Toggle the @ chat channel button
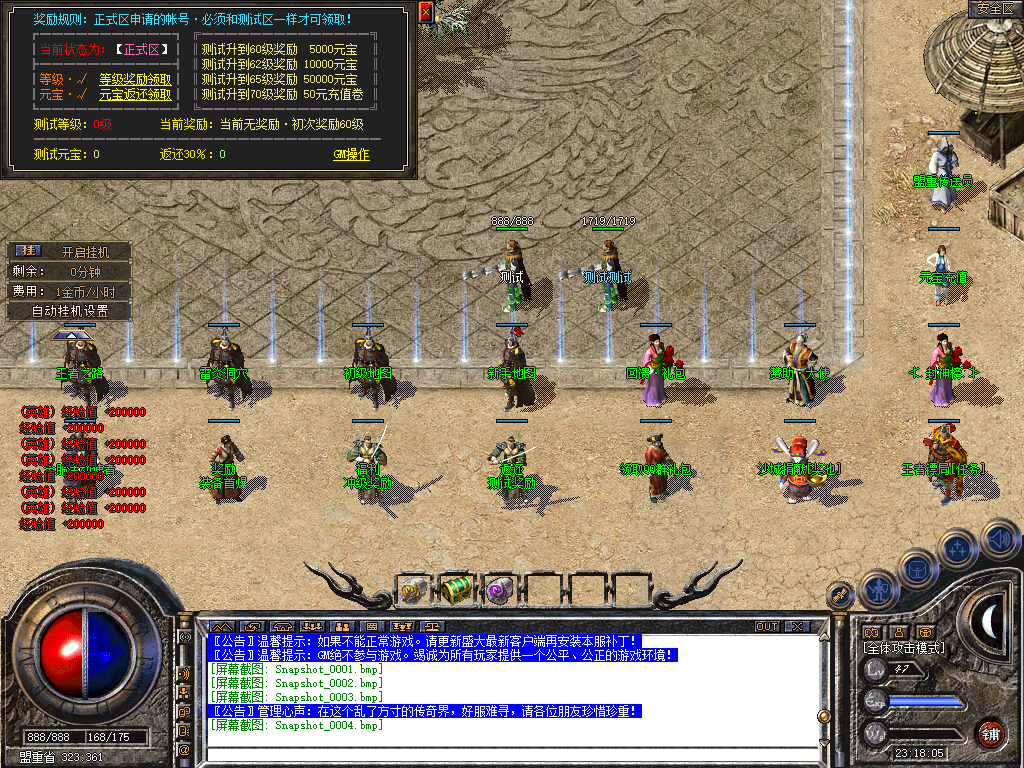Image resolution: width=1024 pixels, height=768 pixels. click(x=184, y=749)
